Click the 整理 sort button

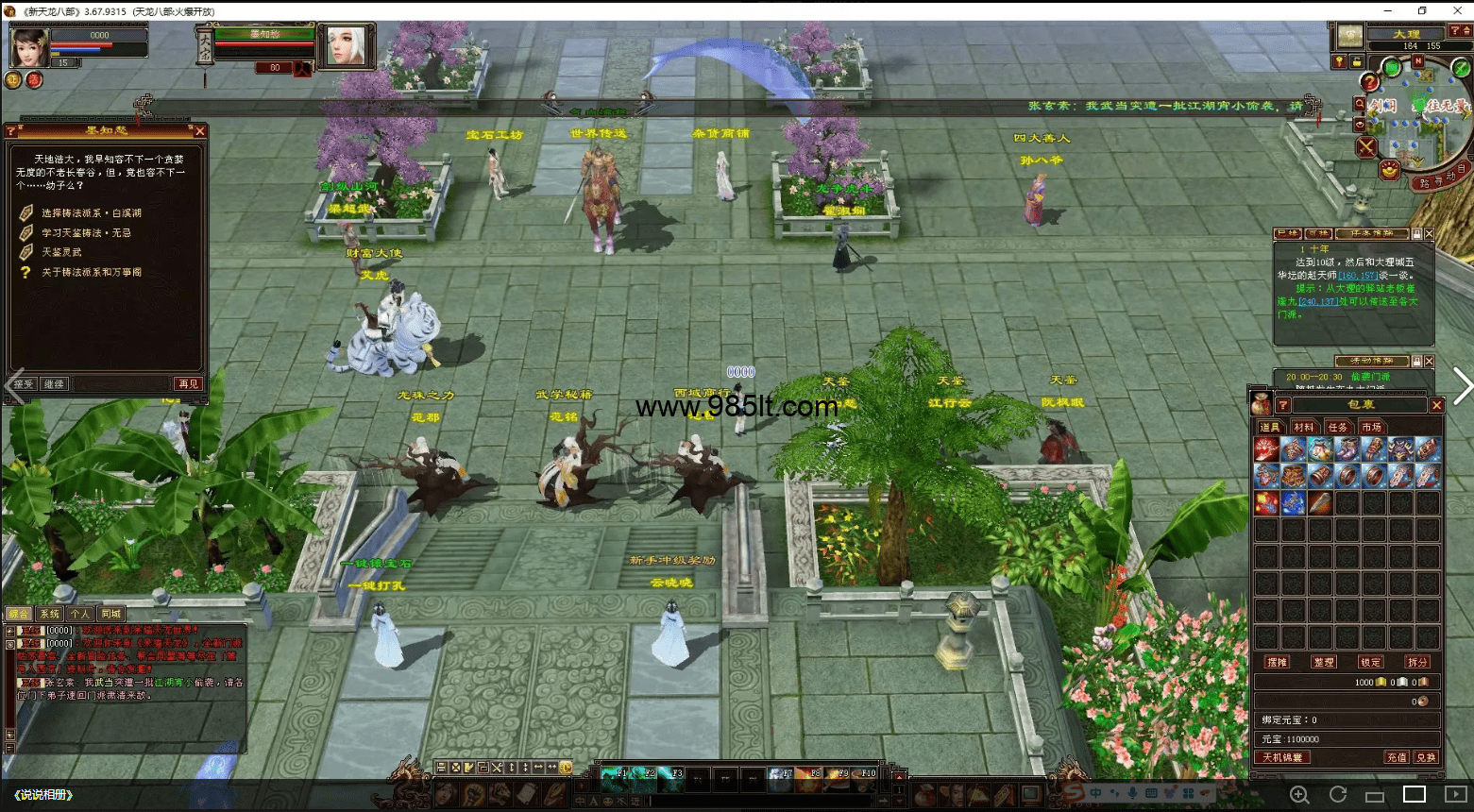point(1324,662)
